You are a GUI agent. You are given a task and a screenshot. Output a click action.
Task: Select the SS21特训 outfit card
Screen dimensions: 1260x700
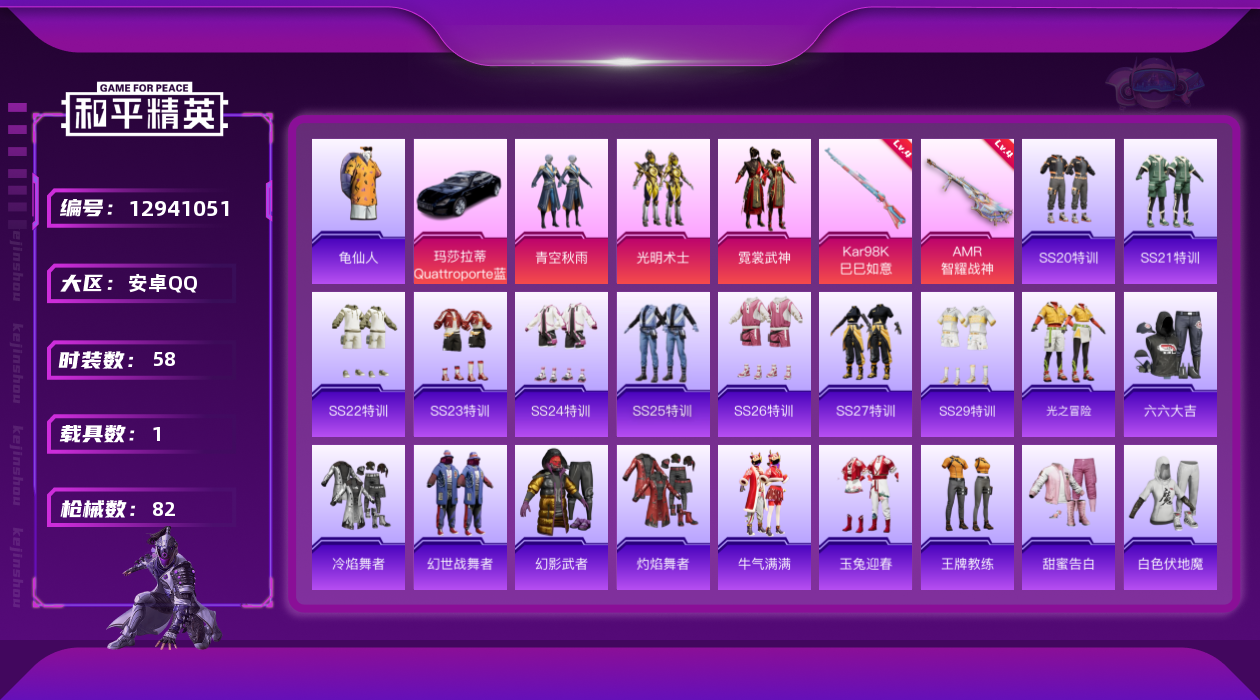tap(1170, 211)
